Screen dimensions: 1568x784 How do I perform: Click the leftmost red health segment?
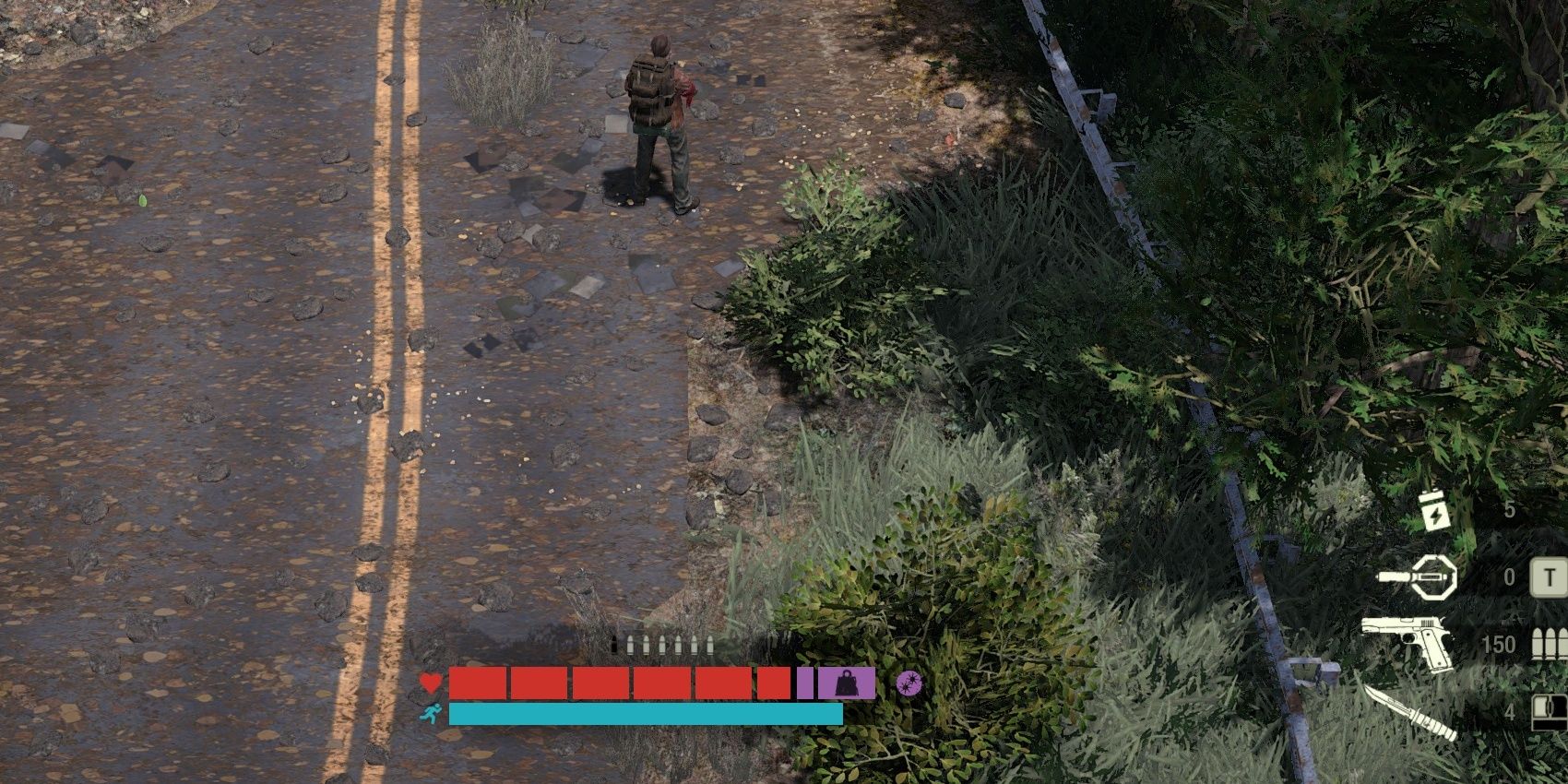coord(476,682)
